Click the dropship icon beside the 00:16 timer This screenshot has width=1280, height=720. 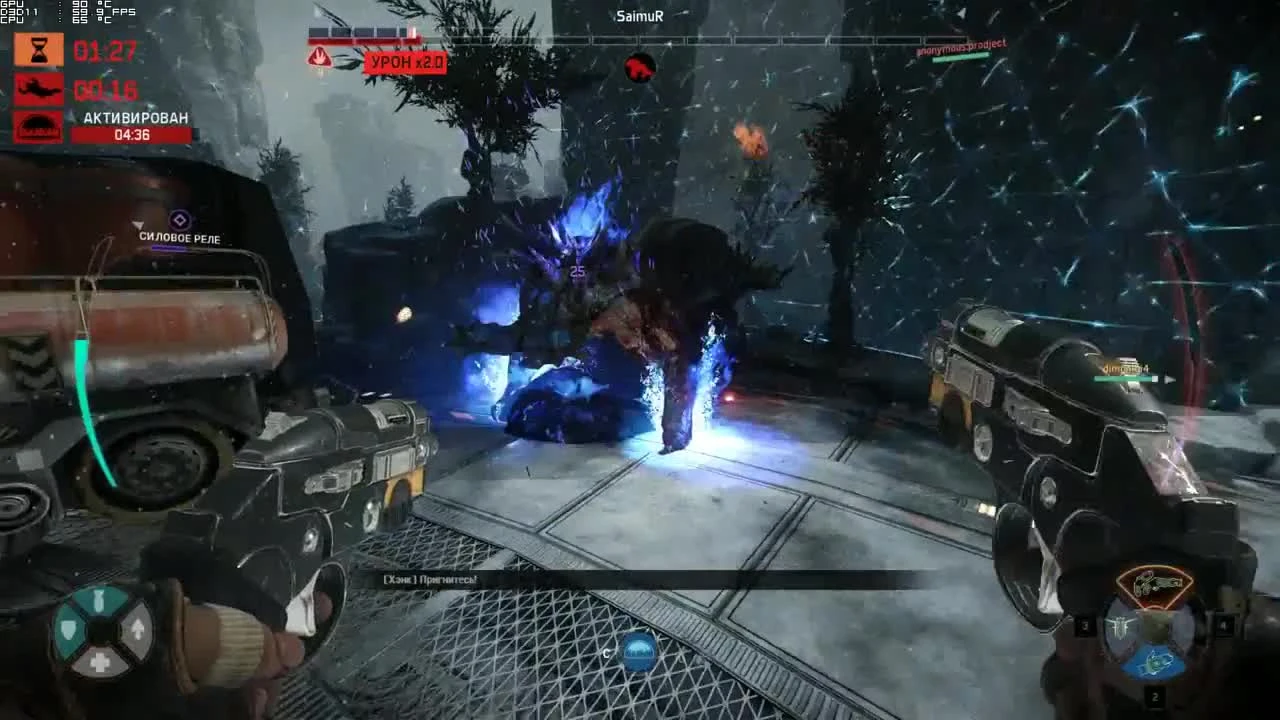tap(37, 88)
